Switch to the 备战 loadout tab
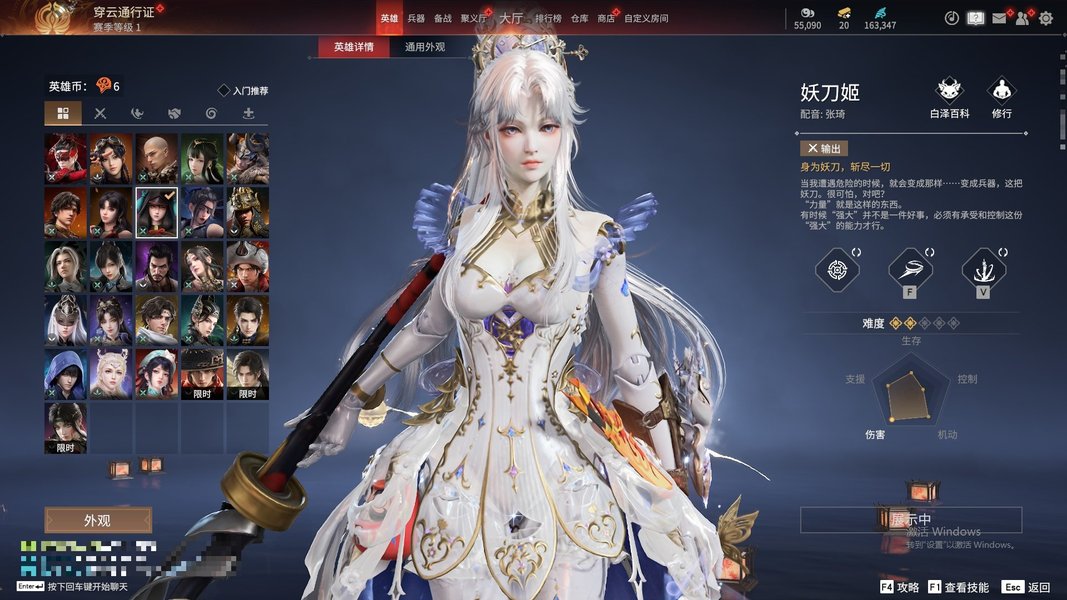The image size is (1067, 600). (x=443, y=18)
